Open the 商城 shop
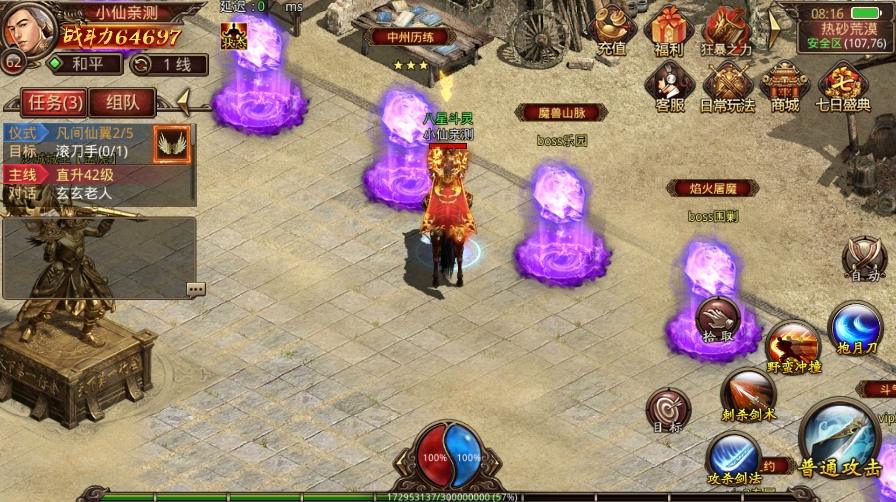896x502 pixels. click(785, 86)
